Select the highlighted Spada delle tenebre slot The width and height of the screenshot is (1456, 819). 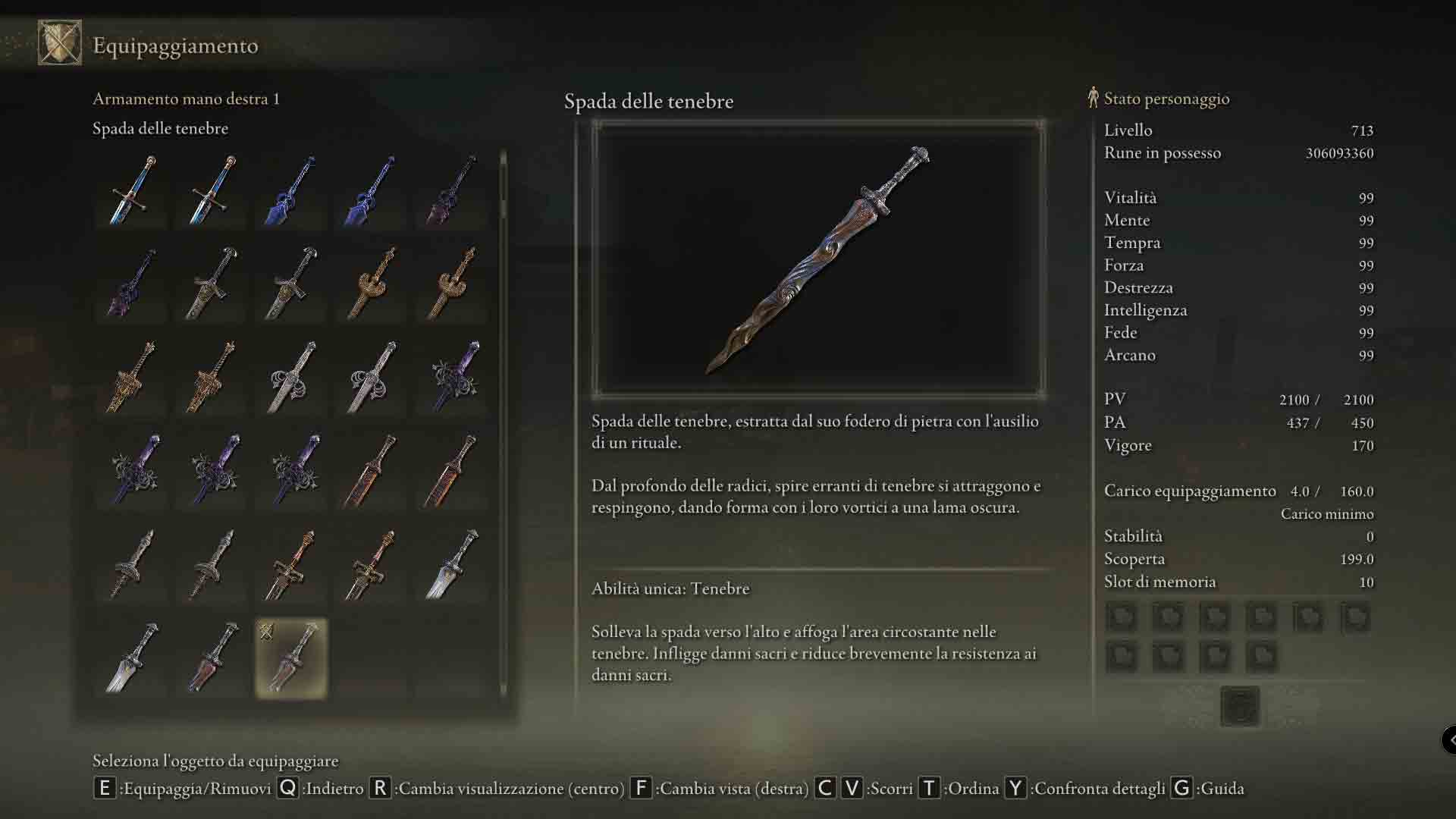291,657
